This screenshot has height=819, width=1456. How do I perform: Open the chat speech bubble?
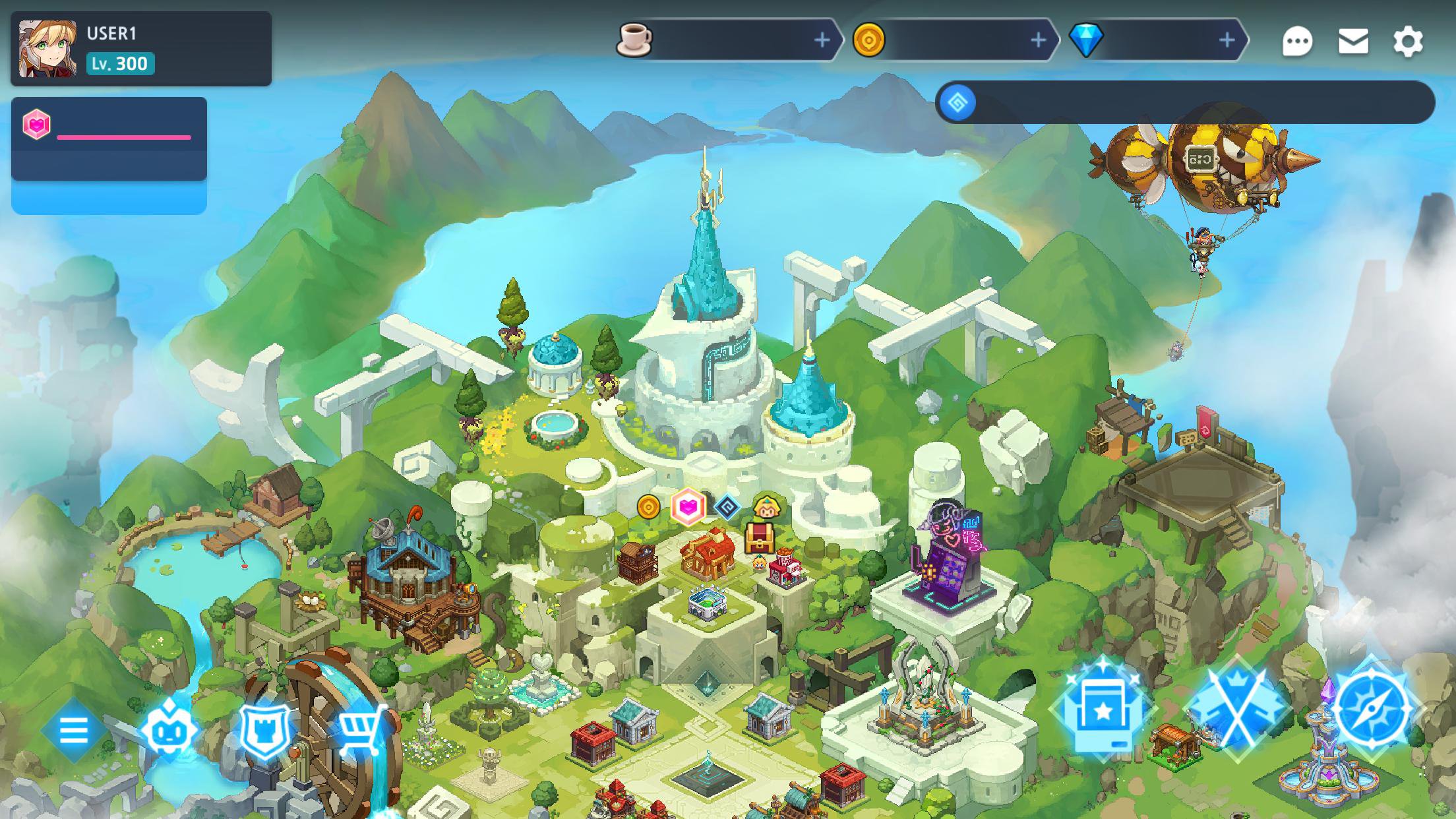click(x=1297, y=42)
